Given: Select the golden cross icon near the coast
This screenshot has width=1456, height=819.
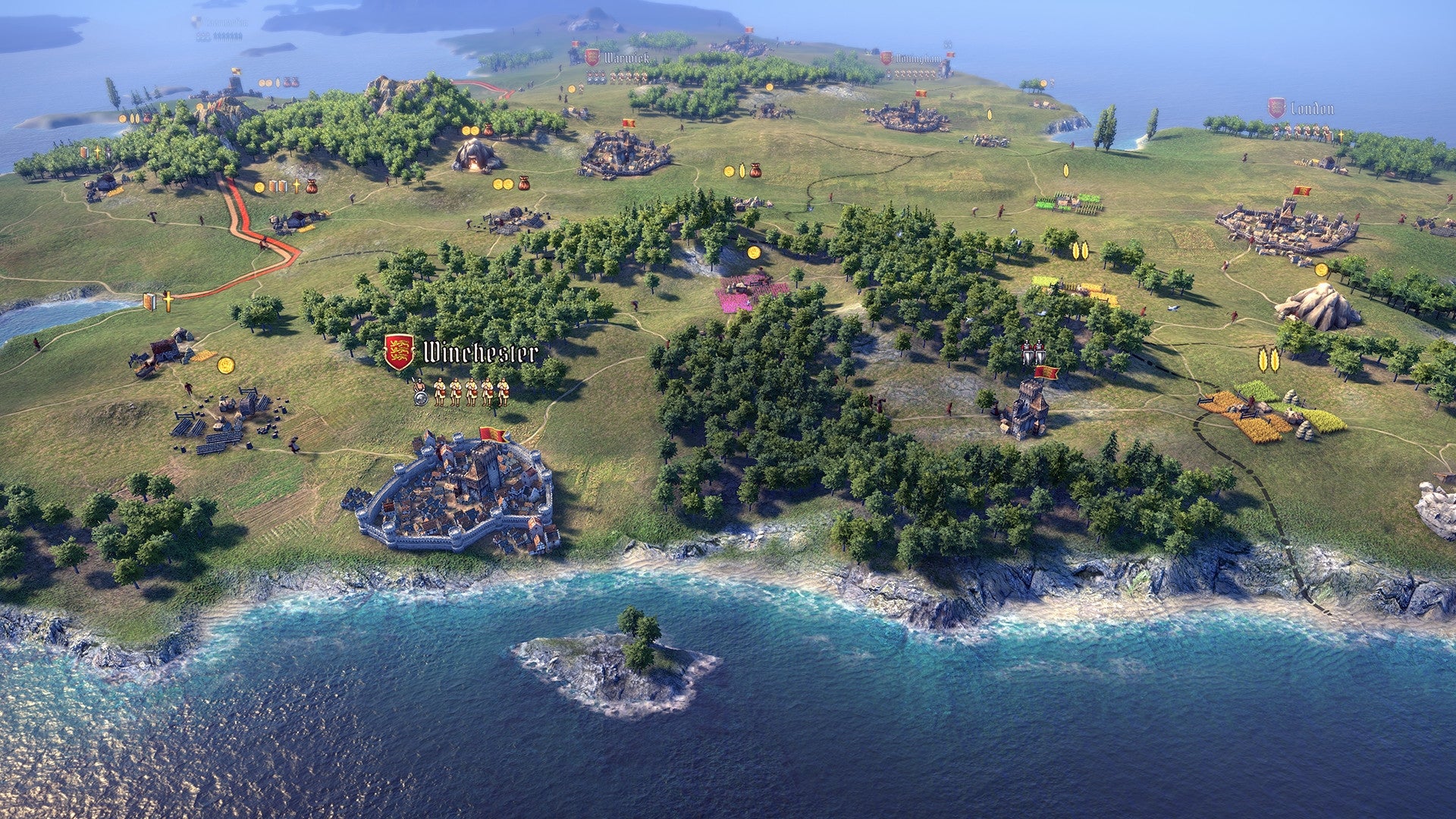Looking at the screenshot, I should click(x=168, y=303).
